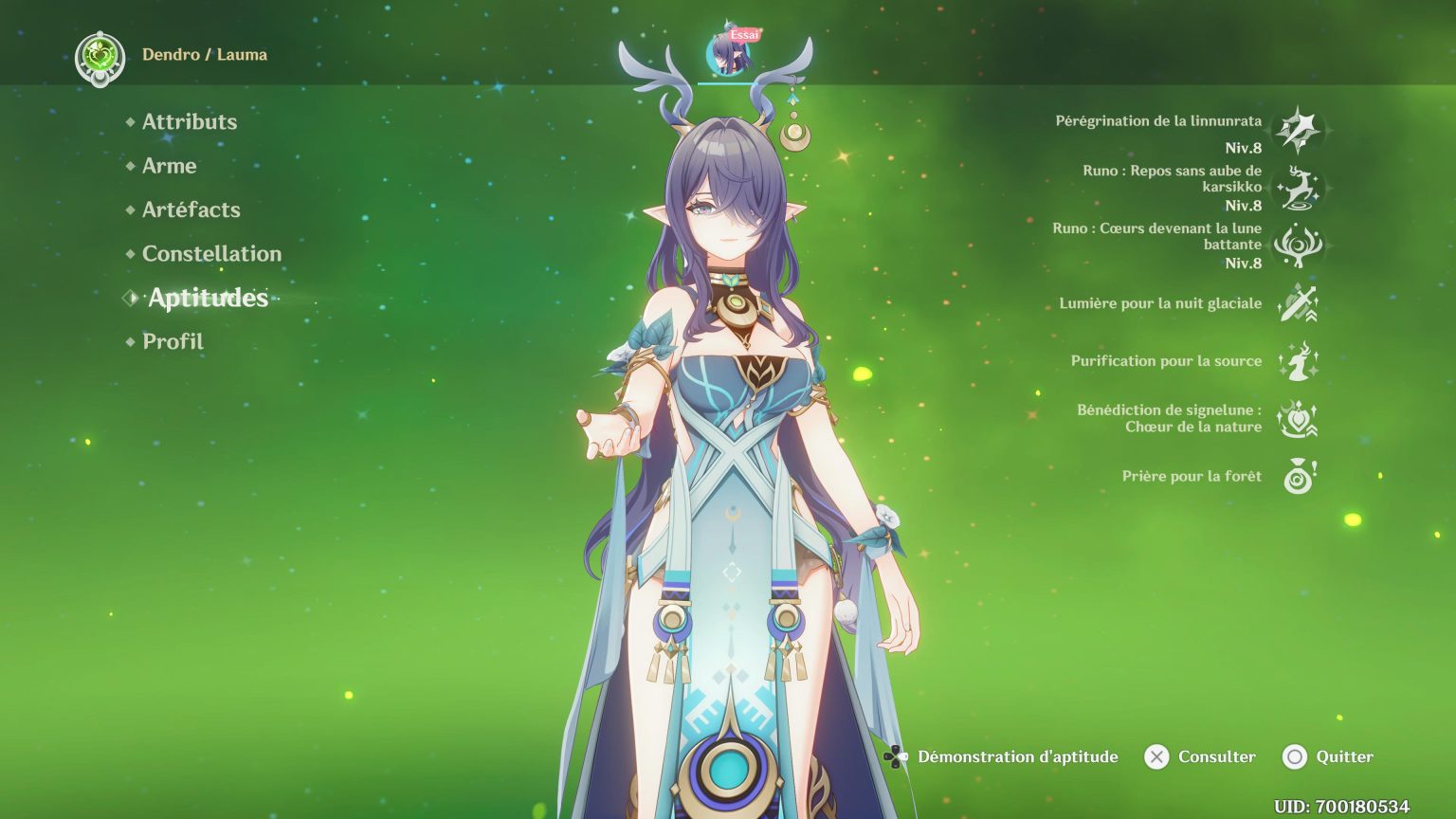Open the Attributs section
The width and height of the screenshot is (1456, 819).
coord(189,121)
